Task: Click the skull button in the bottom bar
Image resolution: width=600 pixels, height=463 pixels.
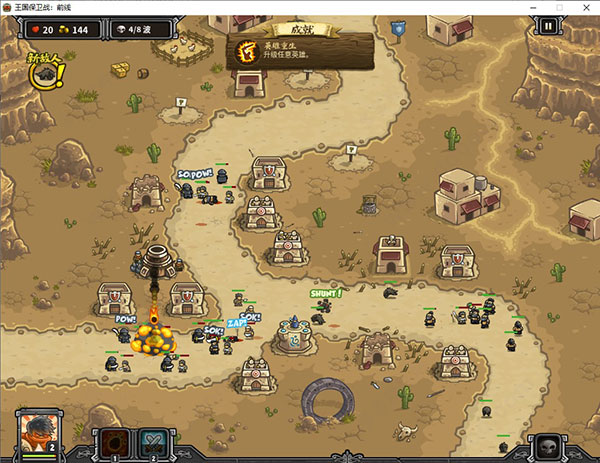Action: tap(546, 445)
